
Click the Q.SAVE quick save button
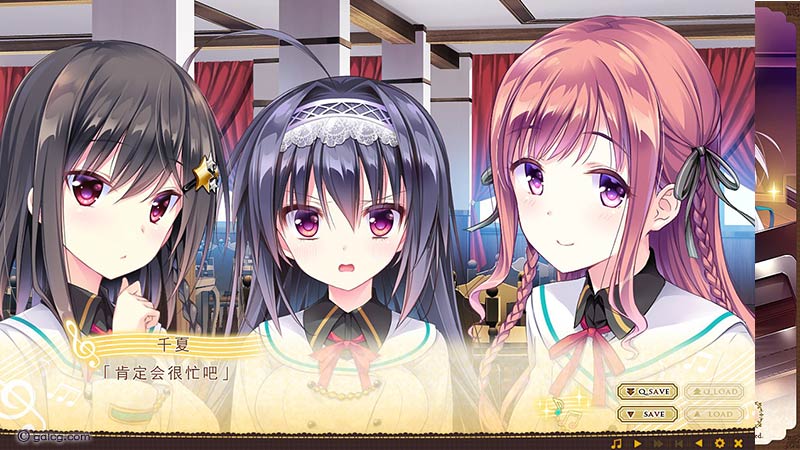[x=647, y=392]
